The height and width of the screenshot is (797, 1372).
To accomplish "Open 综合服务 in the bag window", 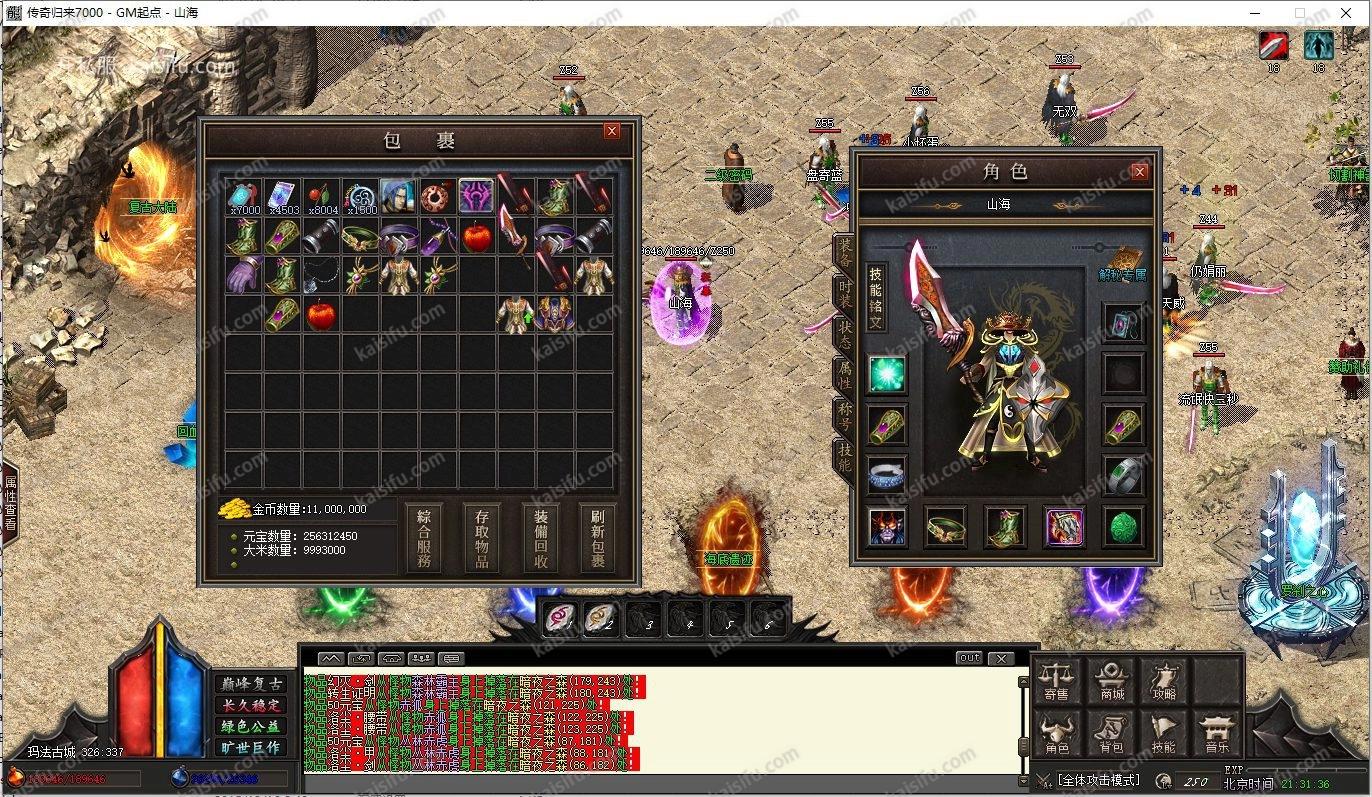I will (x=424, y=537).
